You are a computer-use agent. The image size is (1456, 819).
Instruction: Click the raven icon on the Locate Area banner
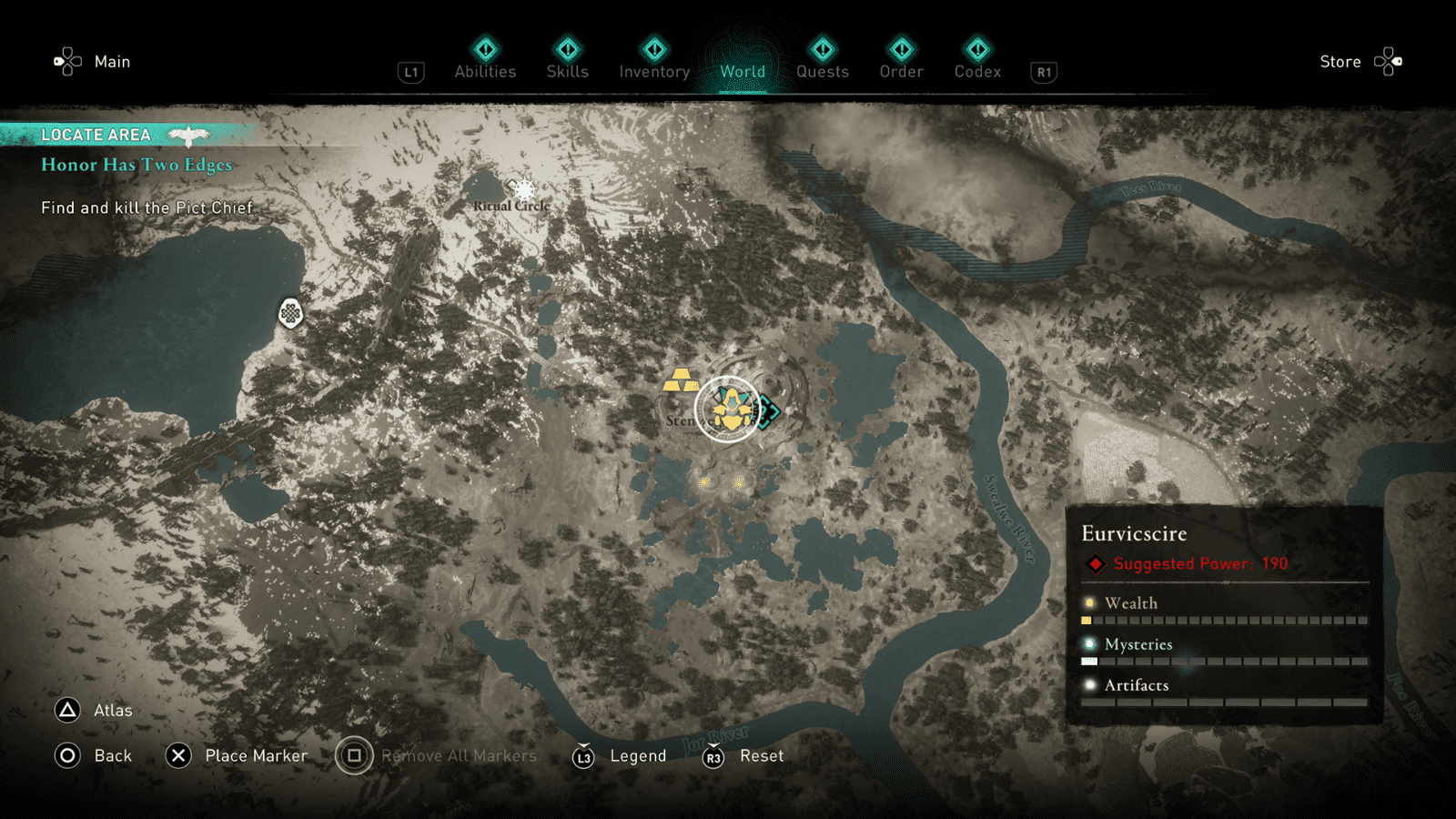pyautogui.click(x=191, y=133)
